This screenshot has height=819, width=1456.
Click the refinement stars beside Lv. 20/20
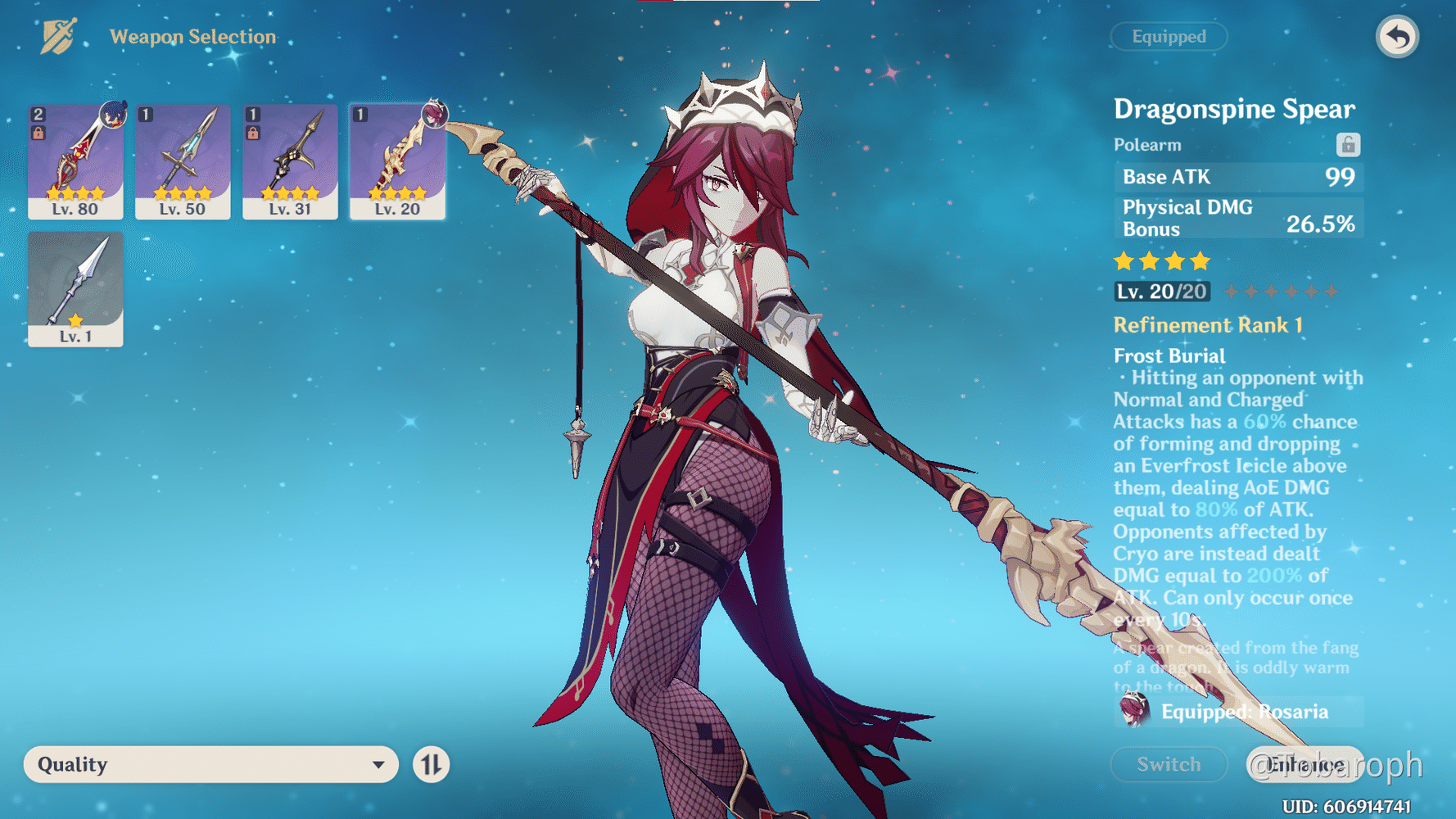pyautogui.click(x=1282, y=291)
